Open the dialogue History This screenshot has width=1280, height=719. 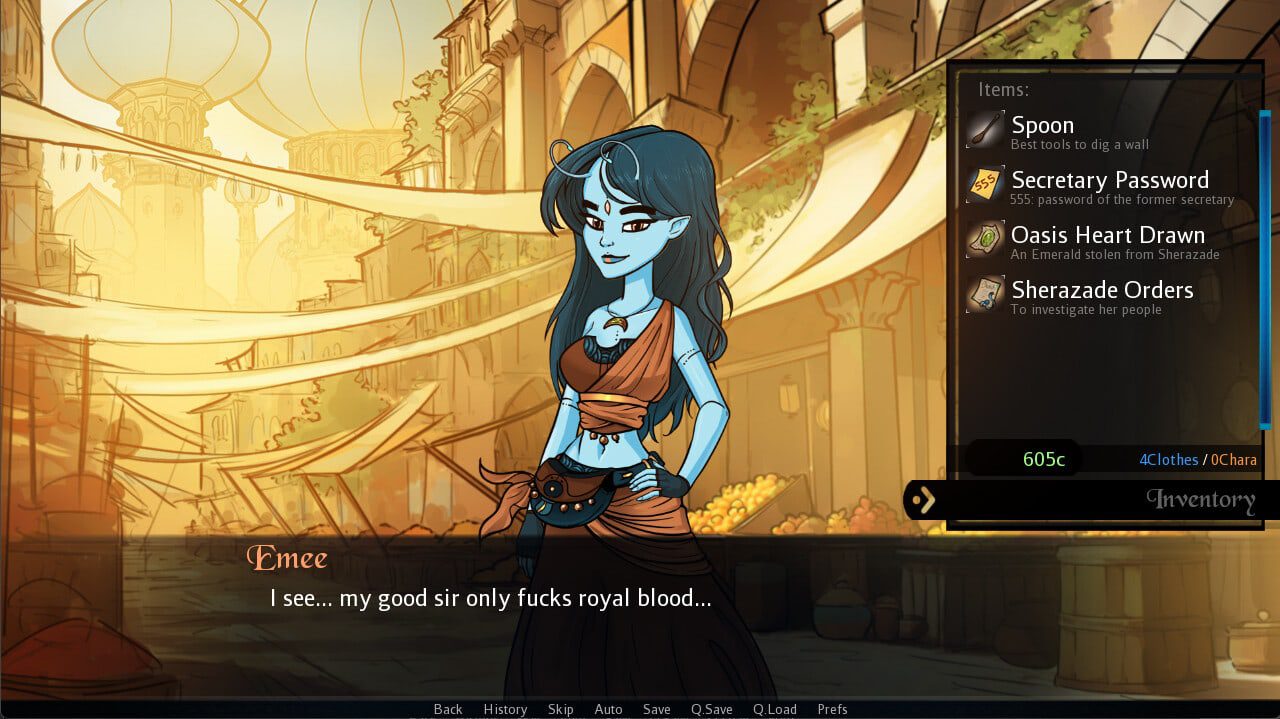[505, 709]
